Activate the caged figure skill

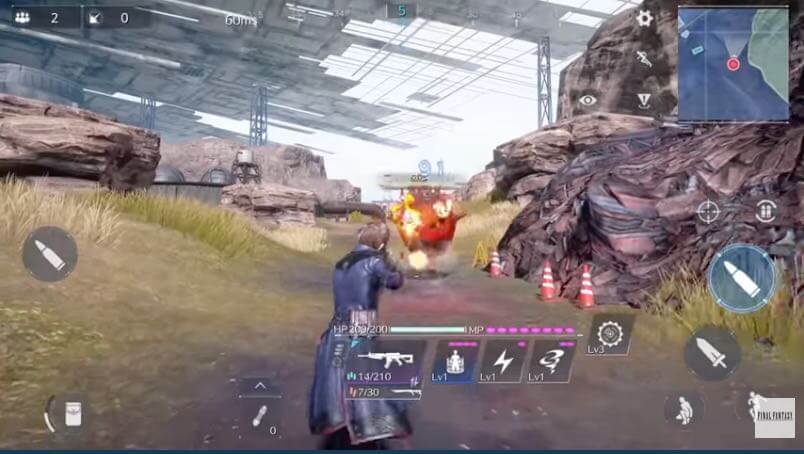455,361
